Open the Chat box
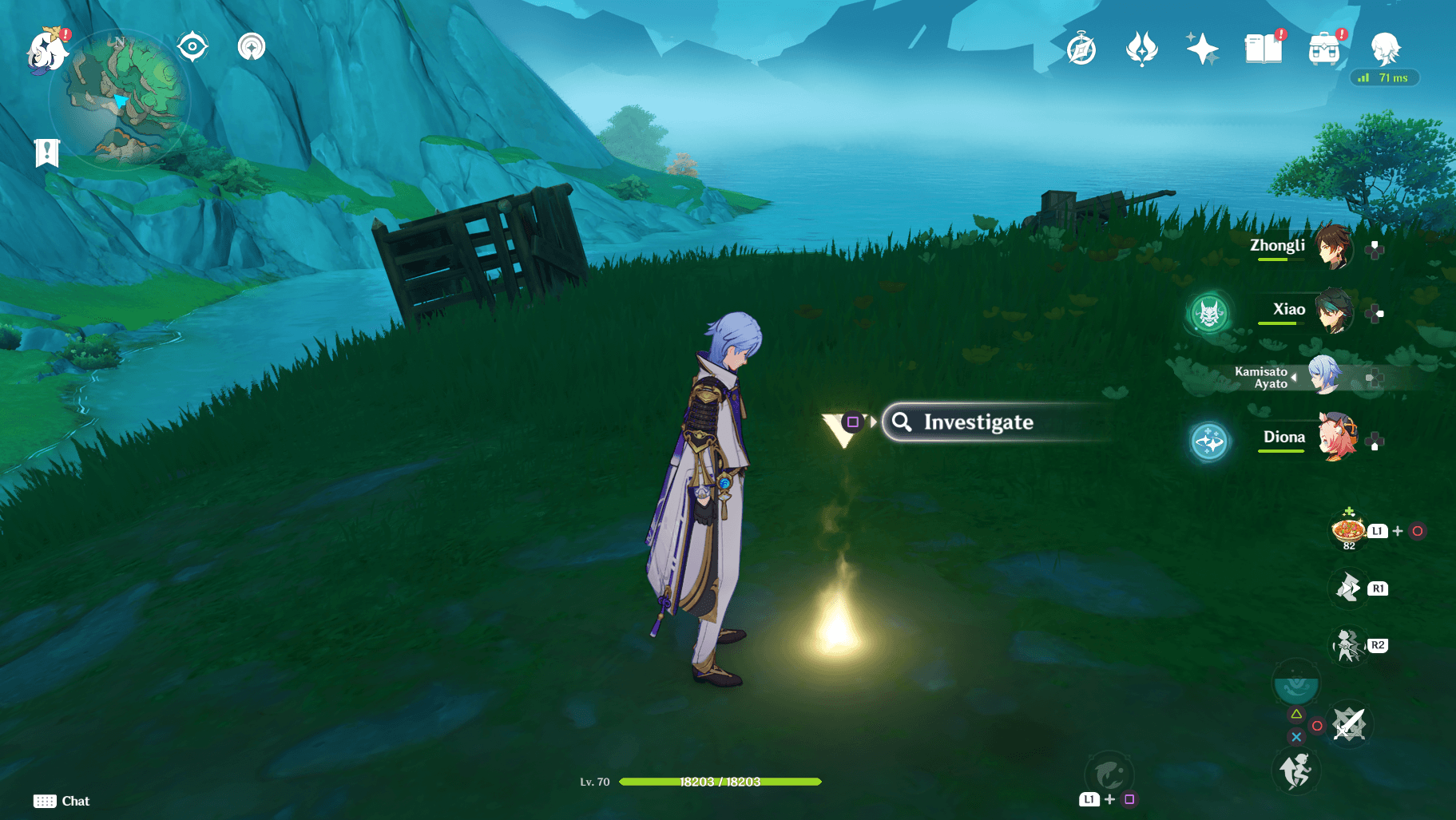The image size is (1456, 820). pos(60,801)
